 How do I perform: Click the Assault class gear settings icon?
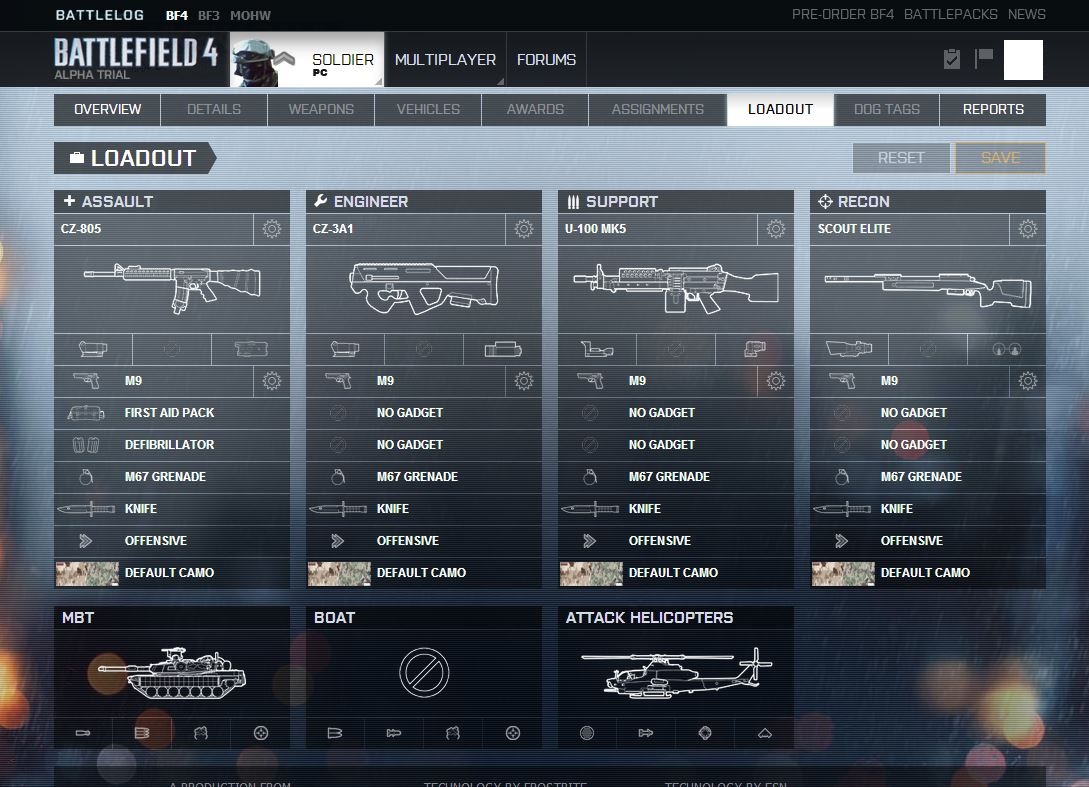pyautogui.click(x=271, y=229)
